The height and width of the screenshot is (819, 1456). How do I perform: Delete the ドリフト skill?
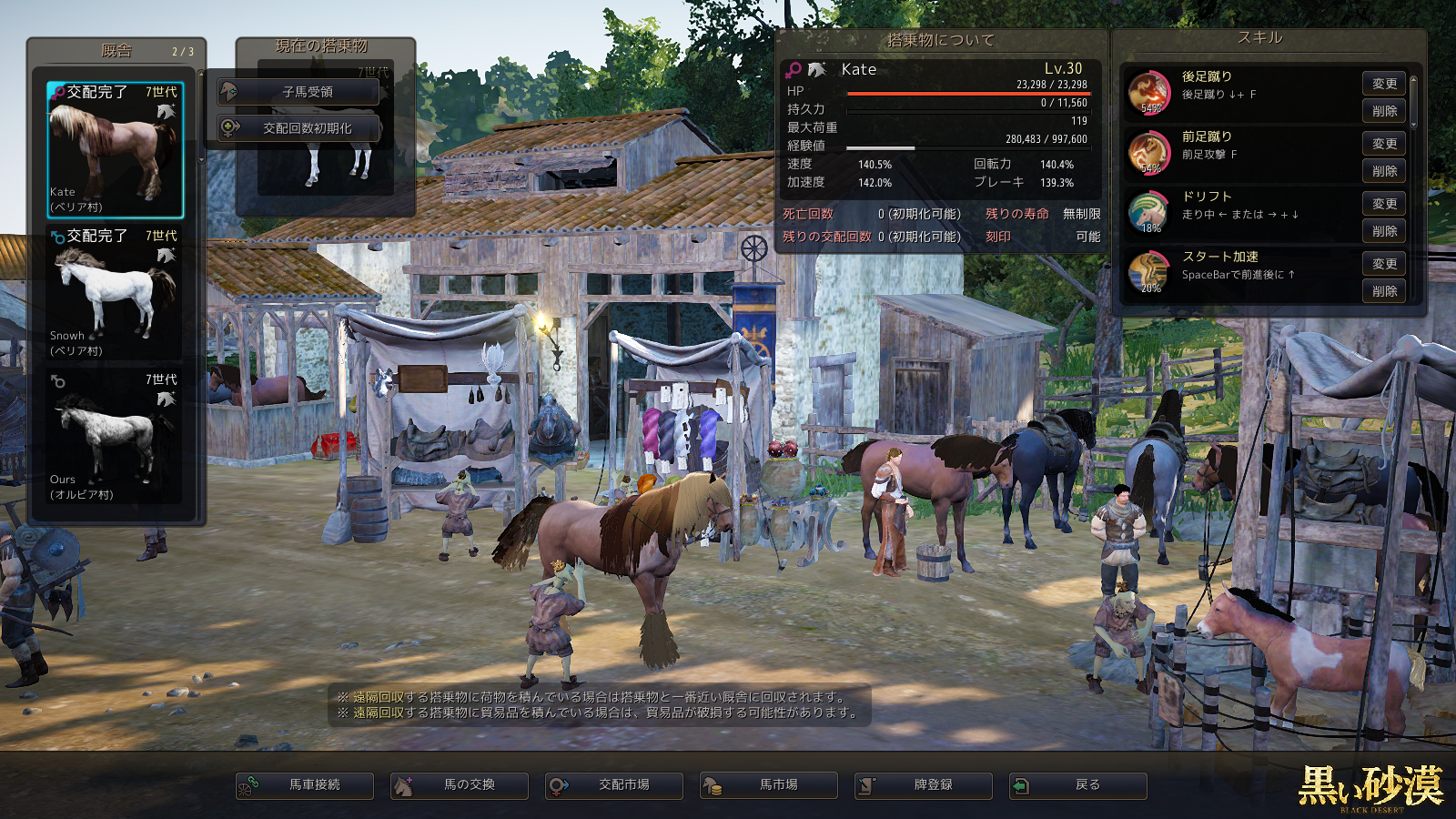[1383, 231]
